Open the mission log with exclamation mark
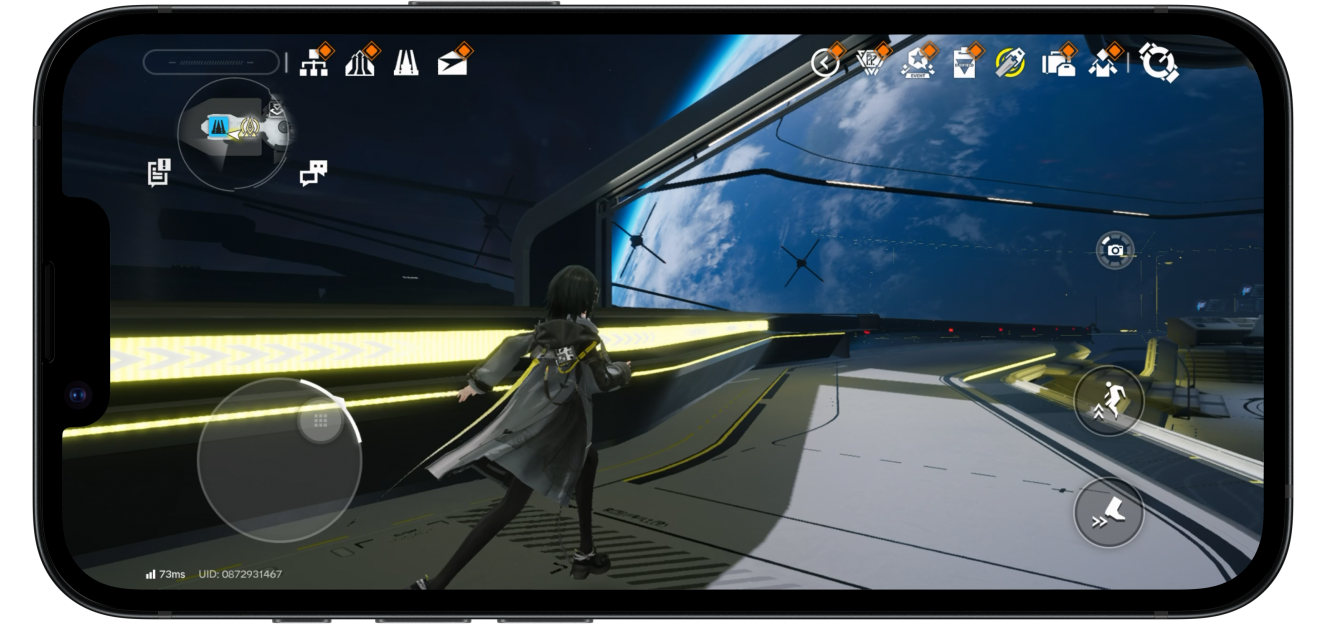1326x624 pixels. tap(159, 173)
